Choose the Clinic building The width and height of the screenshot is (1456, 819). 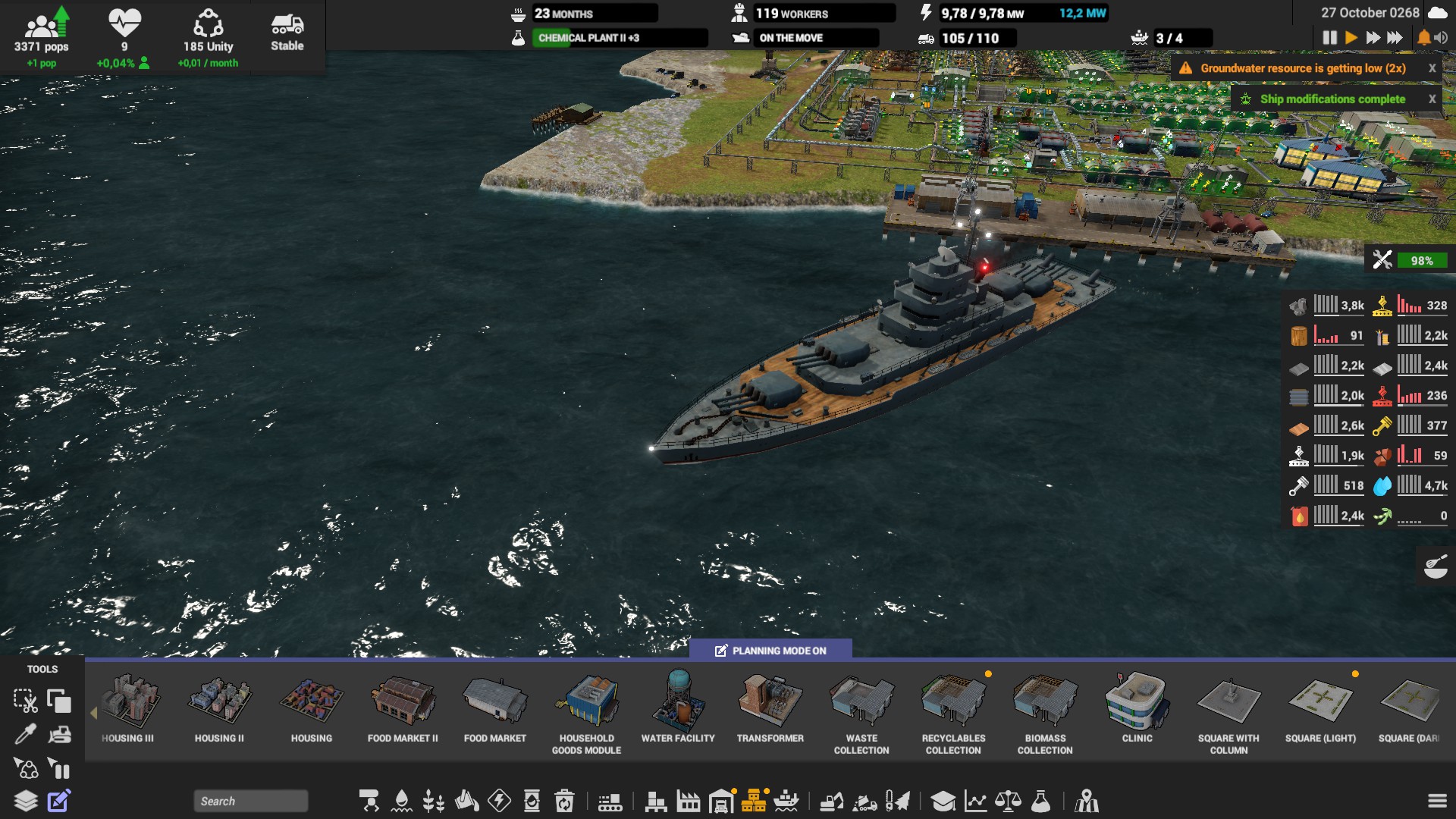click(1137, 707)
